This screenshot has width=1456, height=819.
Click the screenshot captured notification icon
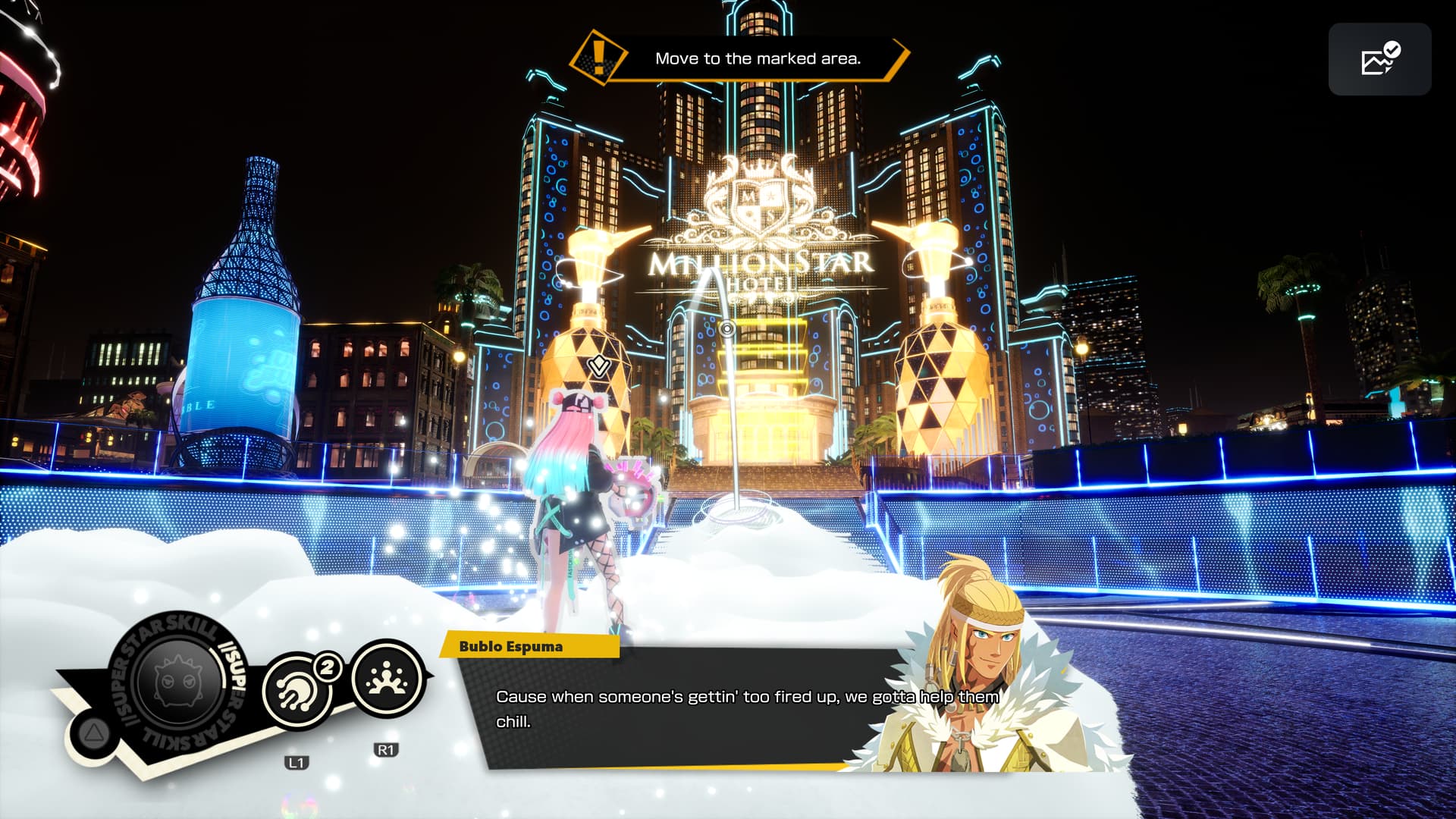(1379, 59)
